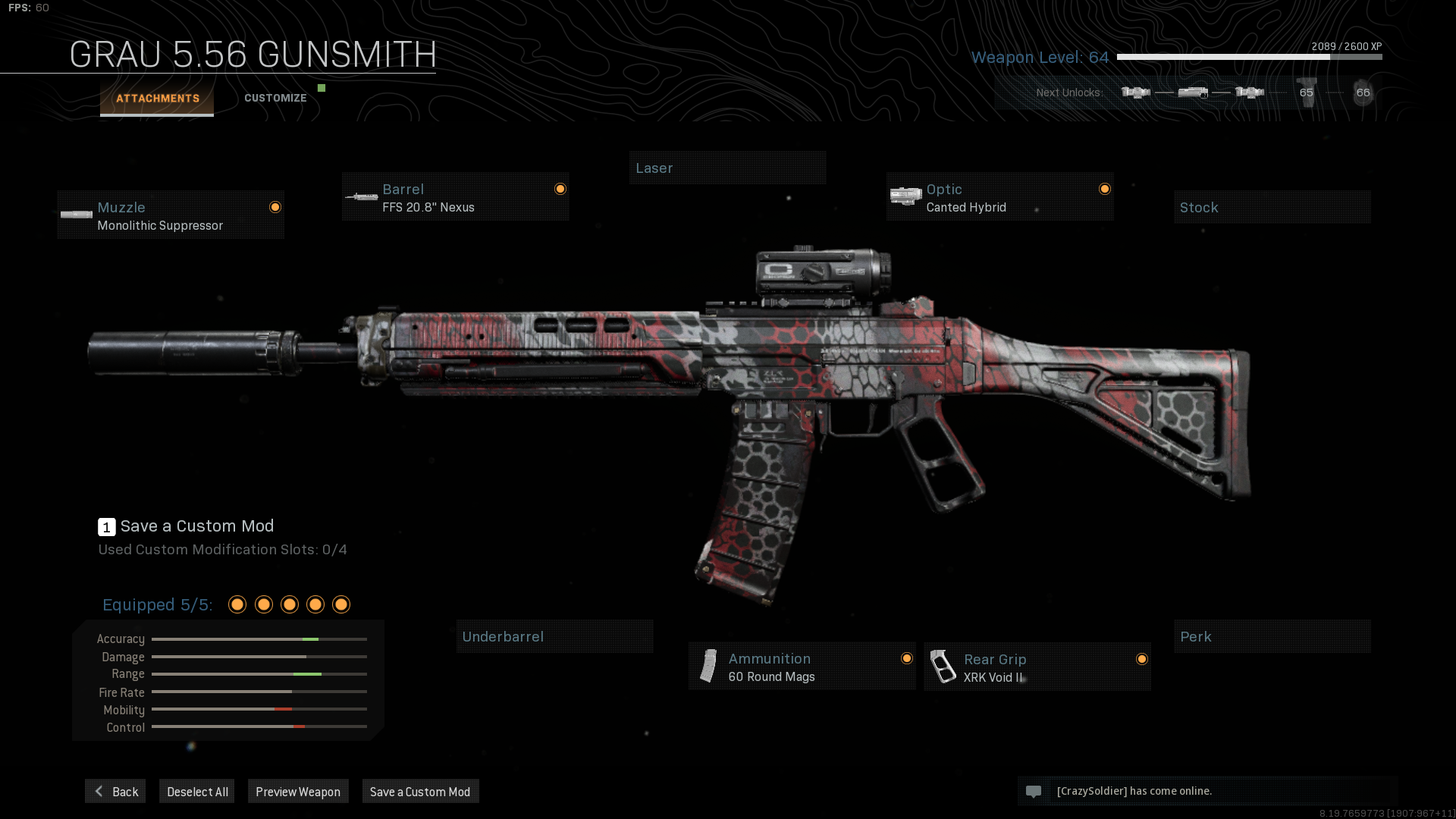Select the Muzzle Monolithic Suppressor slot
The image size is (1456, 819).
[x=171, y=215]
